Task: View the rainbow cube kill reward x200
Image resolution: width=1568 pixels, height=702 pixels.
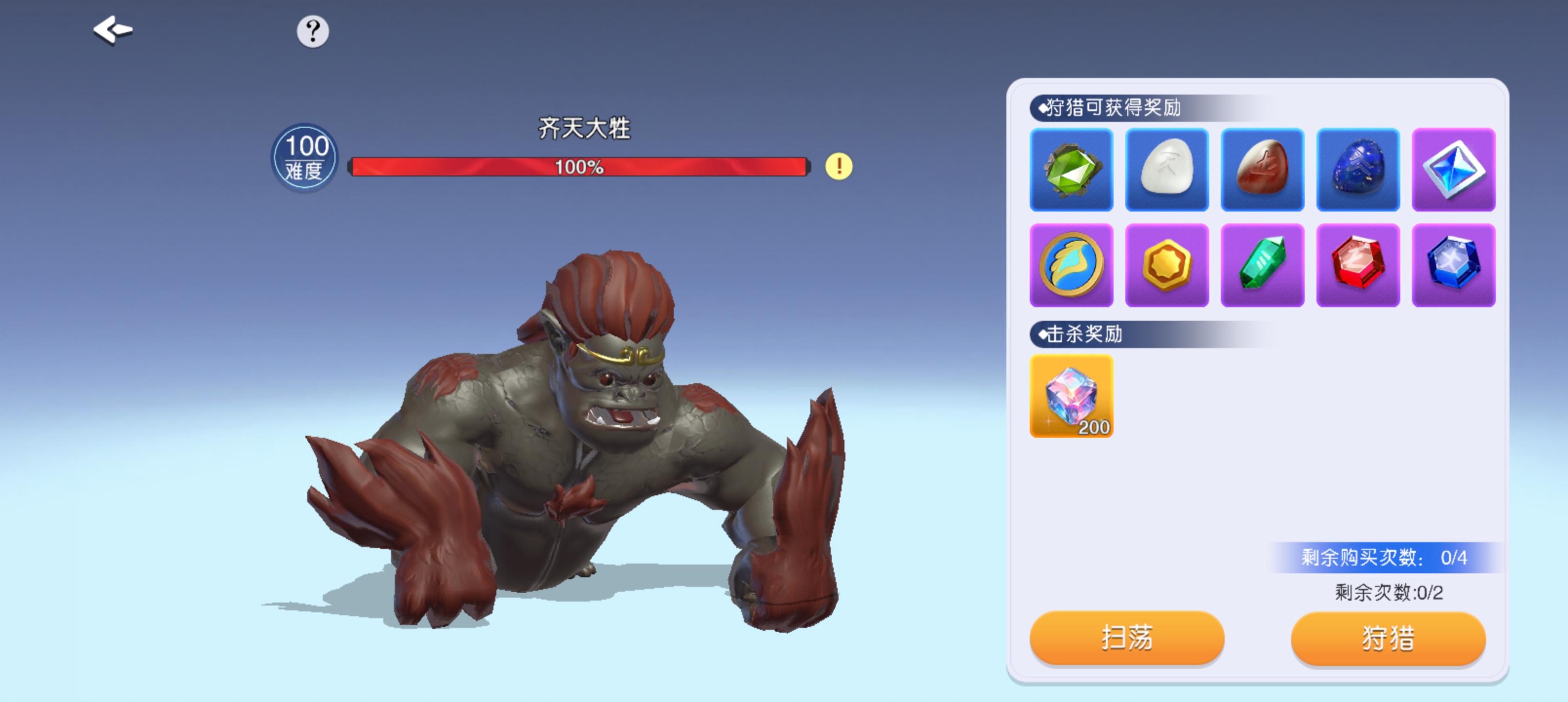Action: tap(1072, 398)
